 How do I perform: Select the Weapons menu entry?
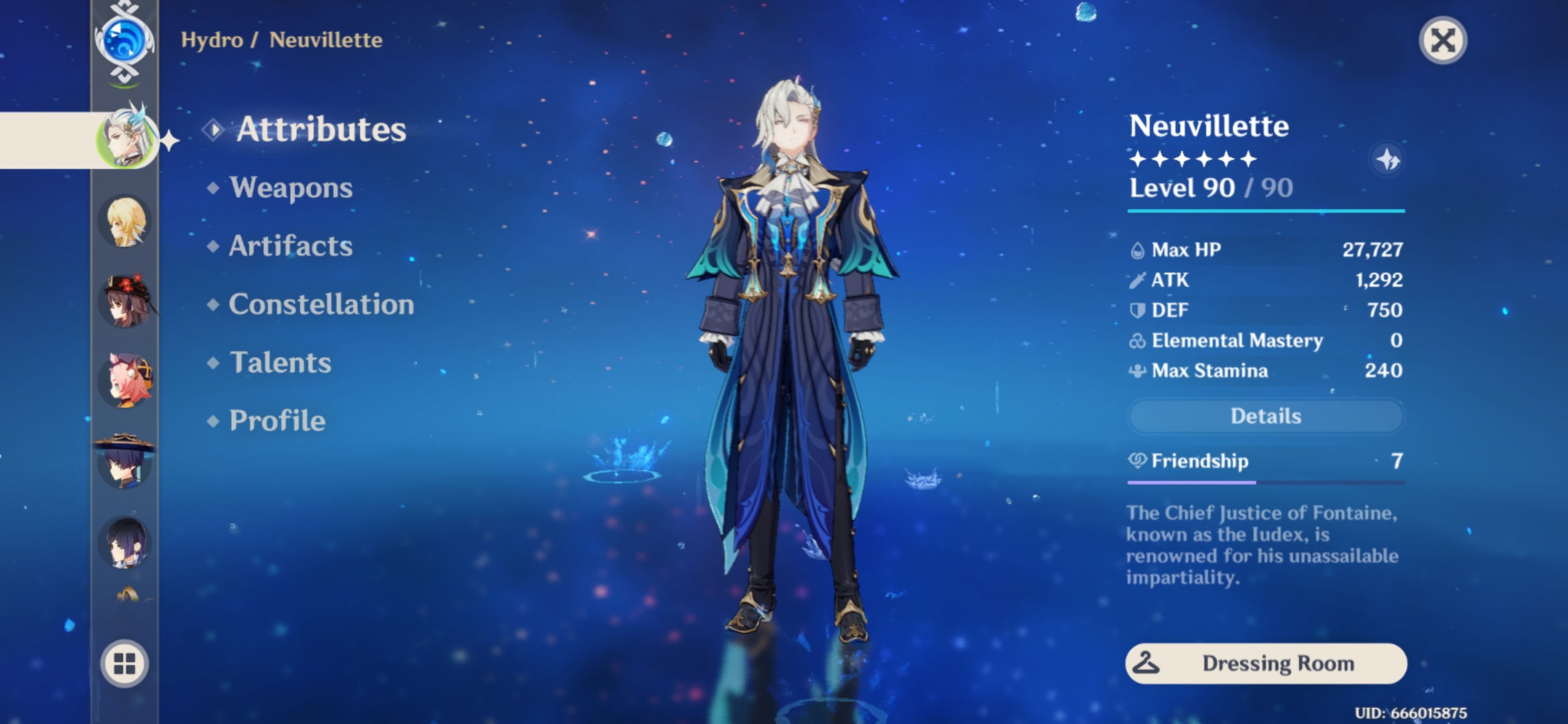point(290,188)
